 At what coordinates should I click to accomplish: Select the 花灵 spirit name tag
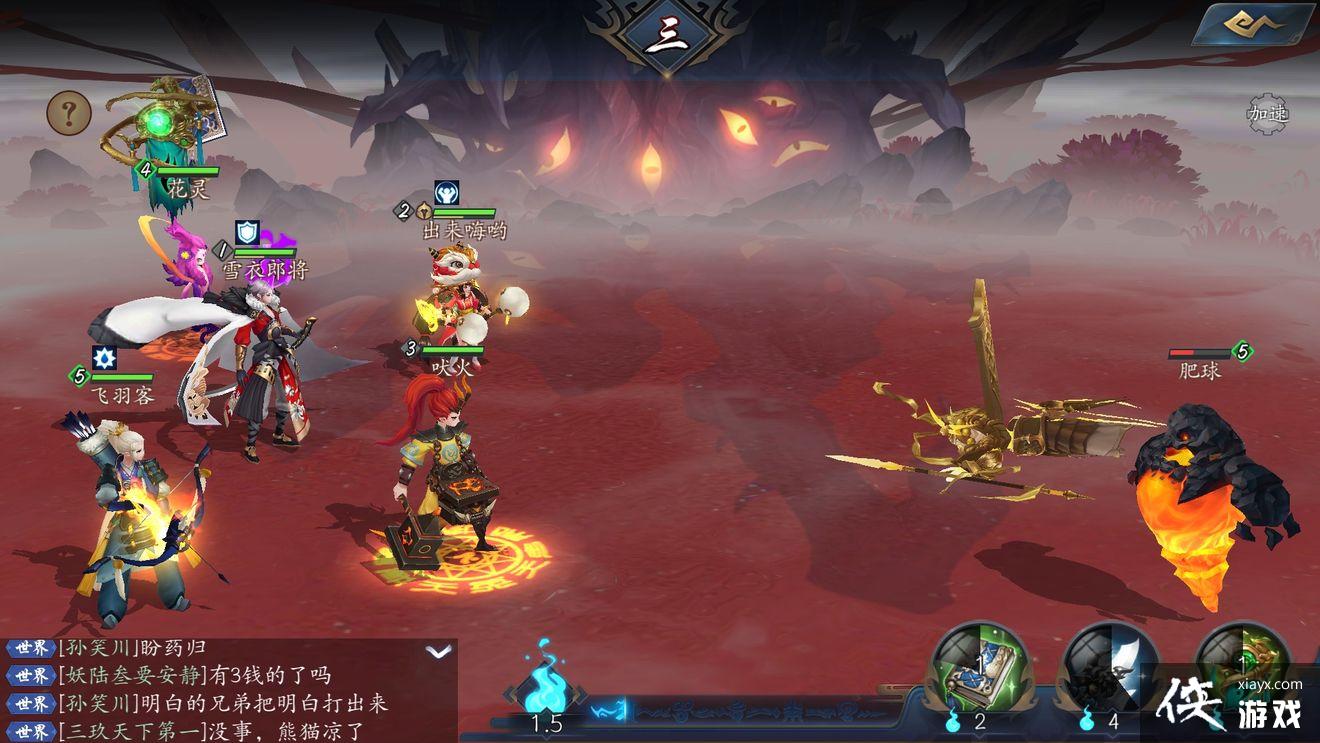click(188, 189)
